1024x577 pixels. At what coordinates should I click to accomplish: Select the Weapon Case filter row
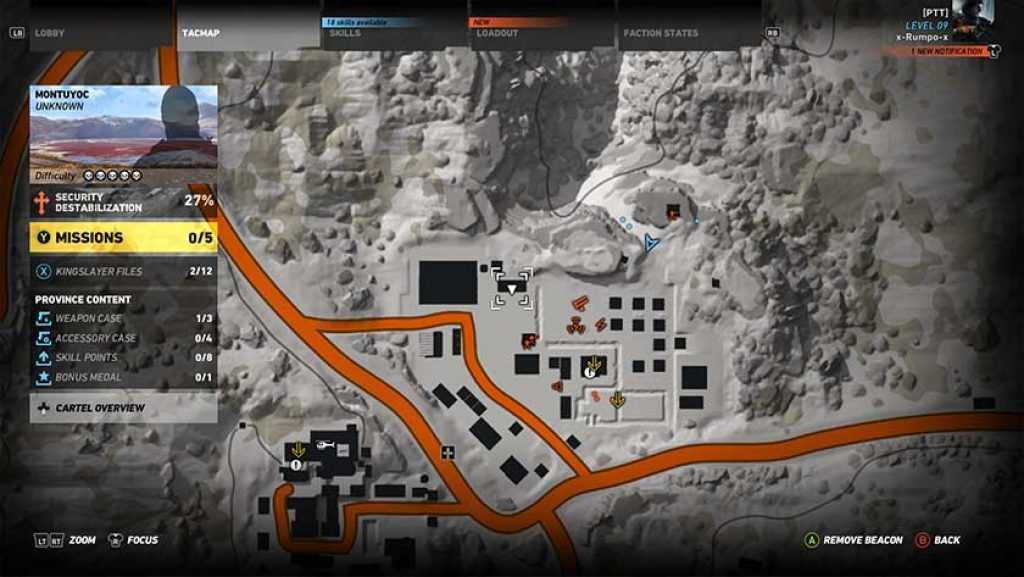[123, 318]
